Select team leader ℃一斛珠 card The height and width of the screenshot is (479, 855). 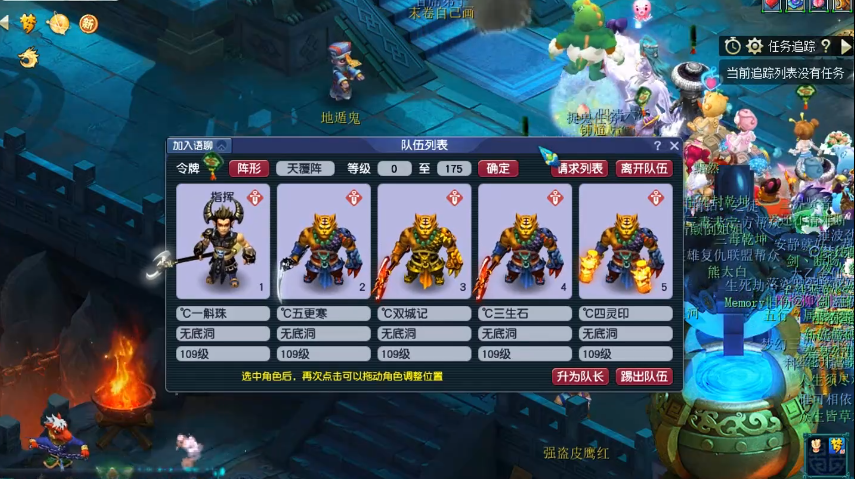tap(223, 241)
